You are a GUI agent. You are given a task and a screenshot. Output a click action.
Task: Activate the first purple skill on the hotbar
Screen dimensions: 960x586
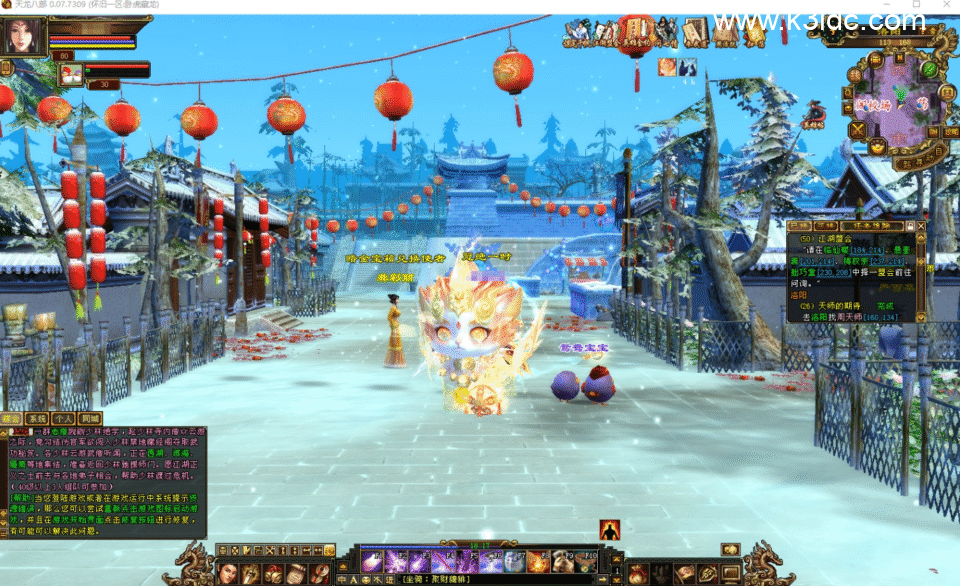(x=372, y=561)
